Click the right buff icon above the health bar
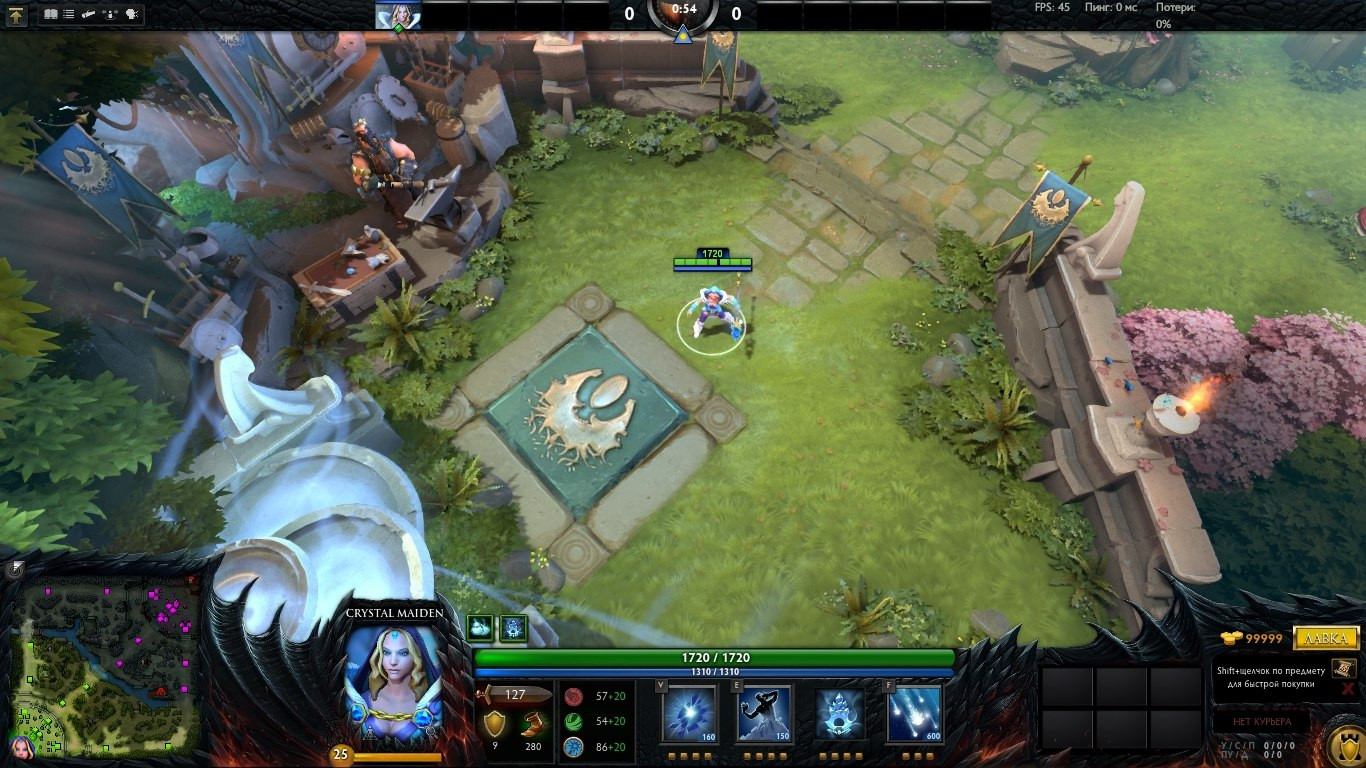 pos(513,627)
